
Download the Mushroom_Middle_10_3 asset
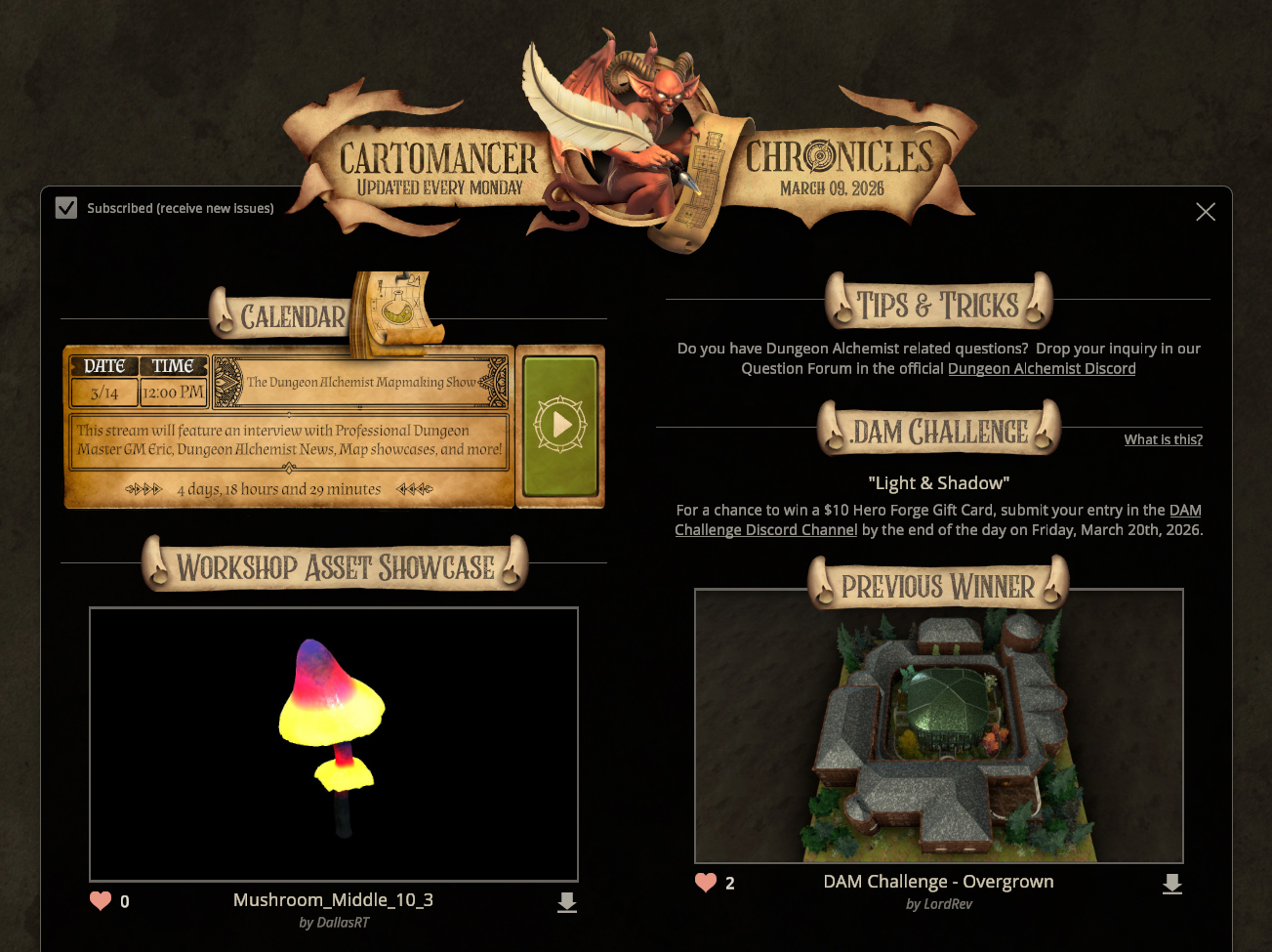point(567,903)
